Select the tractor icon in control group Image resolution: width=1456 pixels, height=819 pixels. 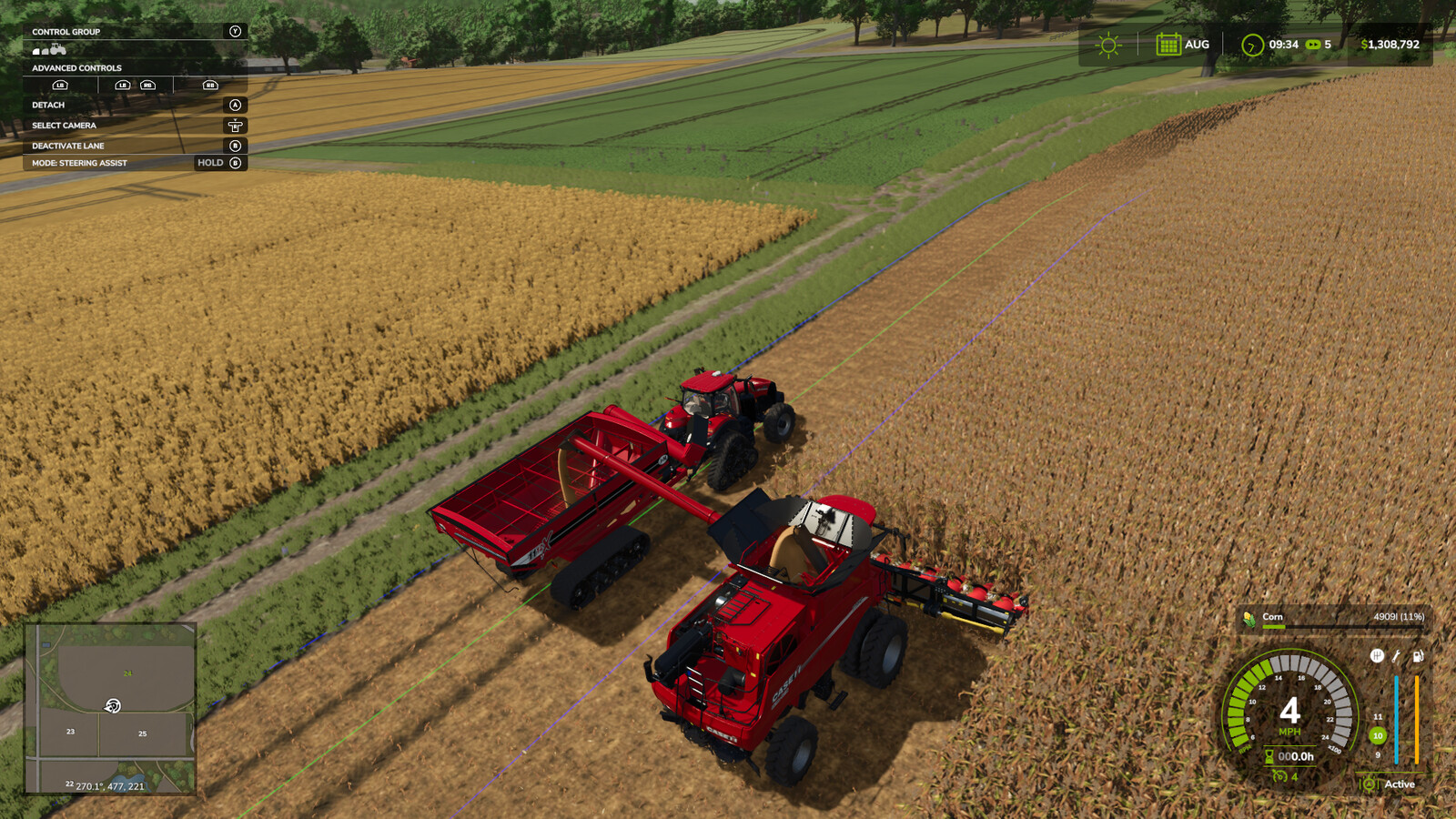click(58, 49)
